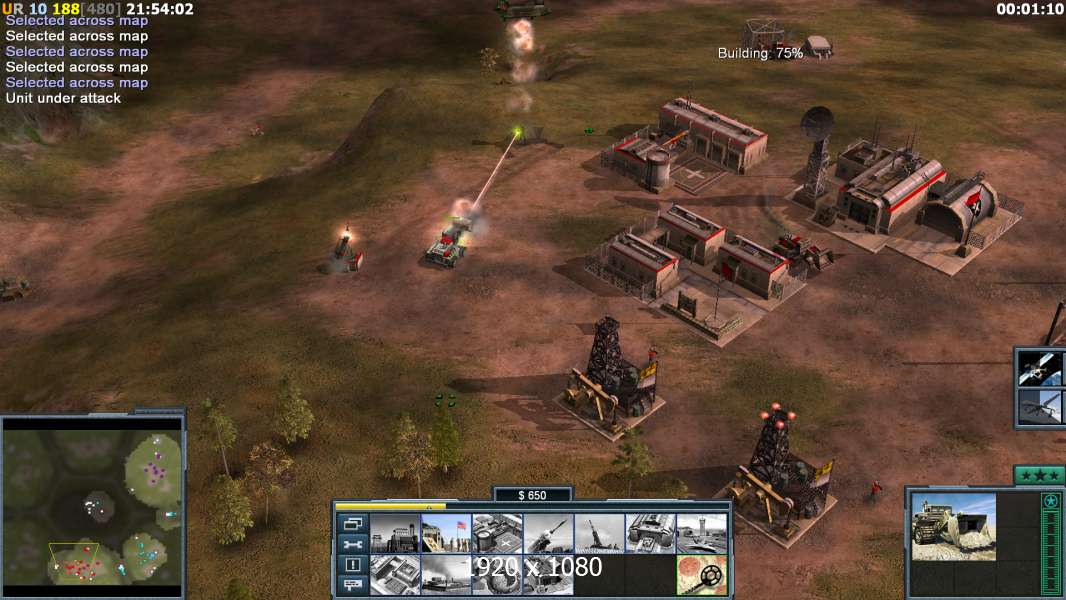Screen dimensions: 1066x600
Task: Click the exclamation mark beacon button
Action: (x=351, y=565)
